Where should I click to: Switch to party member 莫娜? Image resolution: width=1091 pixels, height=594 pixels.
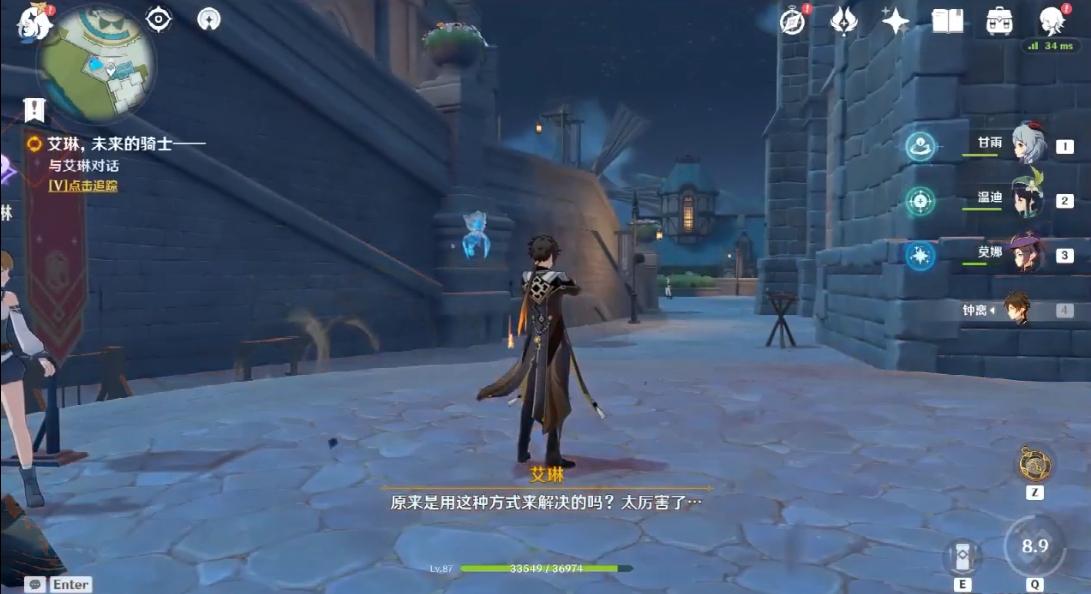1027,254
